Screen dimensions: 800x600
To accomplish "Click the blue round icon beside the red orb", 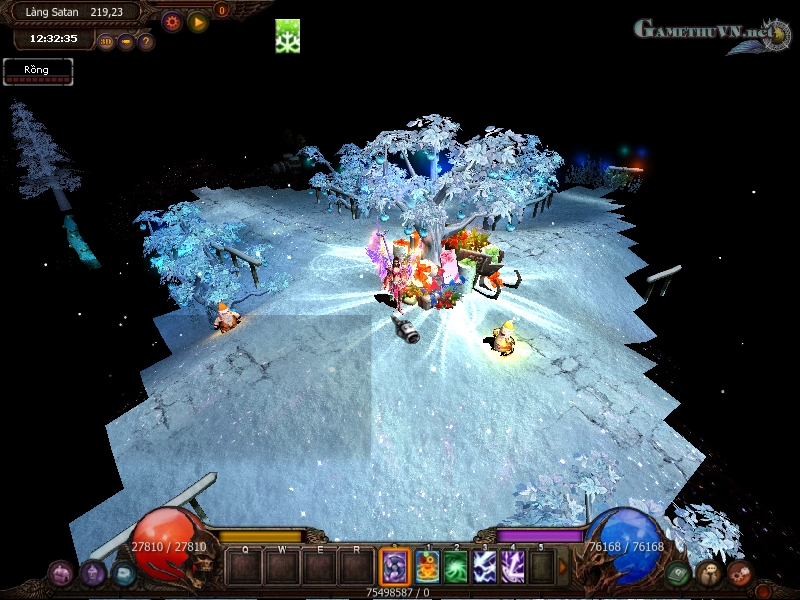I will pos(123,573).
